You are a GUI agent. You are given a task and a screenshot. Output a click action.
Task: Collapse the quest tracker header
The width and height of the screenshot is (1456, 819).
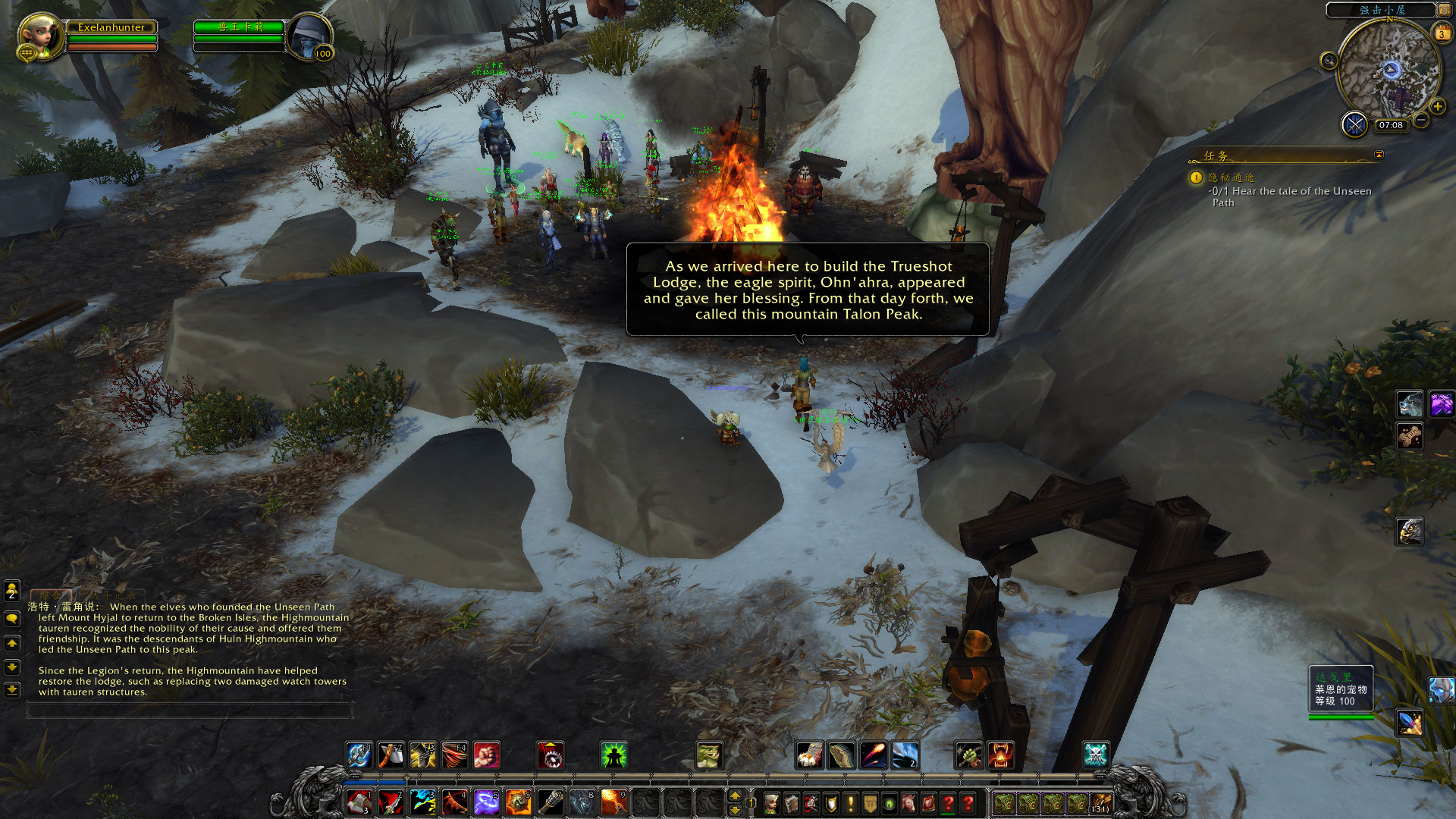click(1379, 155)
